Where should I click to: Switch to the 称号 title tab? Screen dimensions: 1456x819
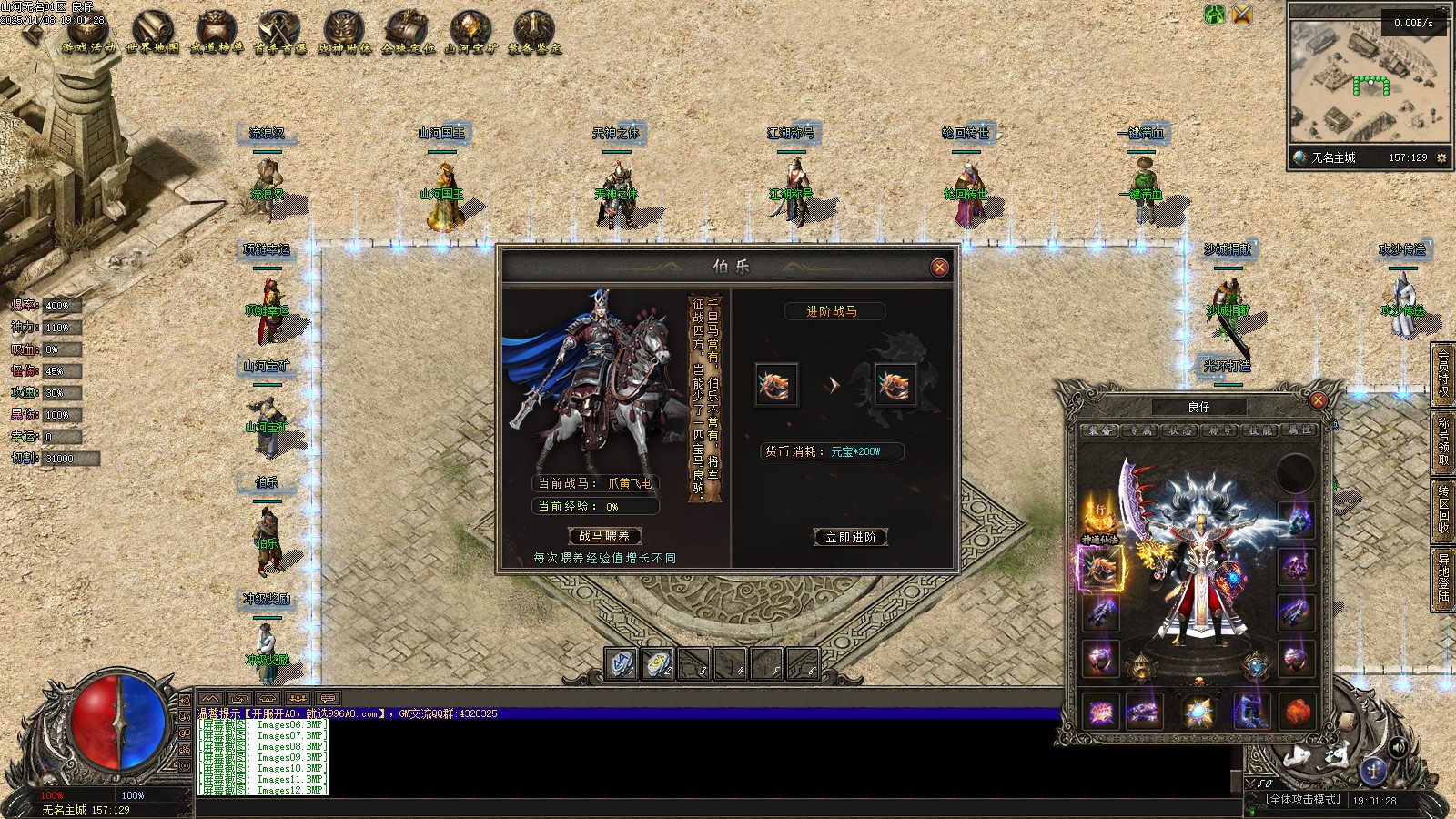point(1219,430)
